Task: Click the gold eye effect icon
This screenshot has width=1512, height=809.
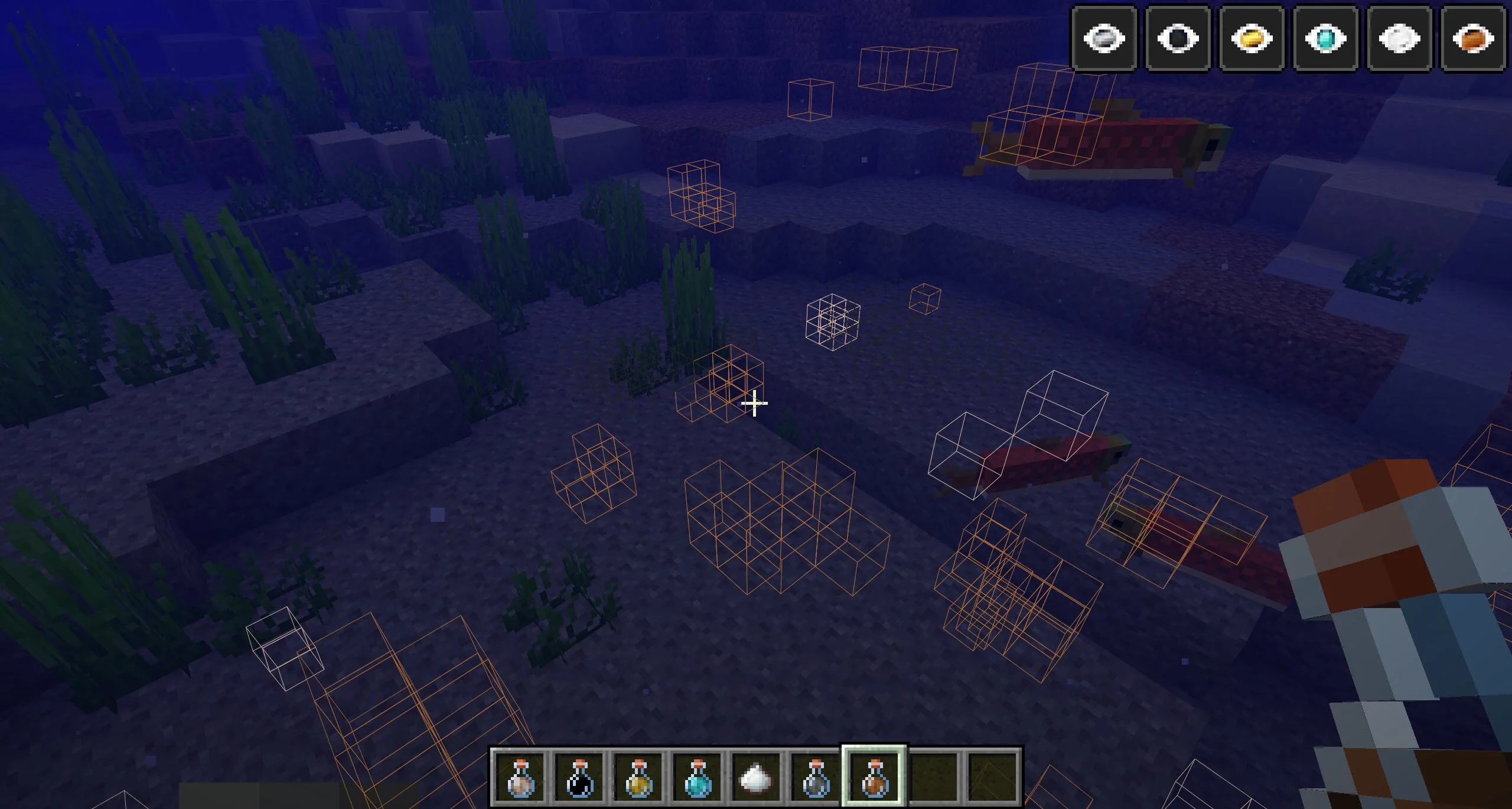Action: point(1252,39)
